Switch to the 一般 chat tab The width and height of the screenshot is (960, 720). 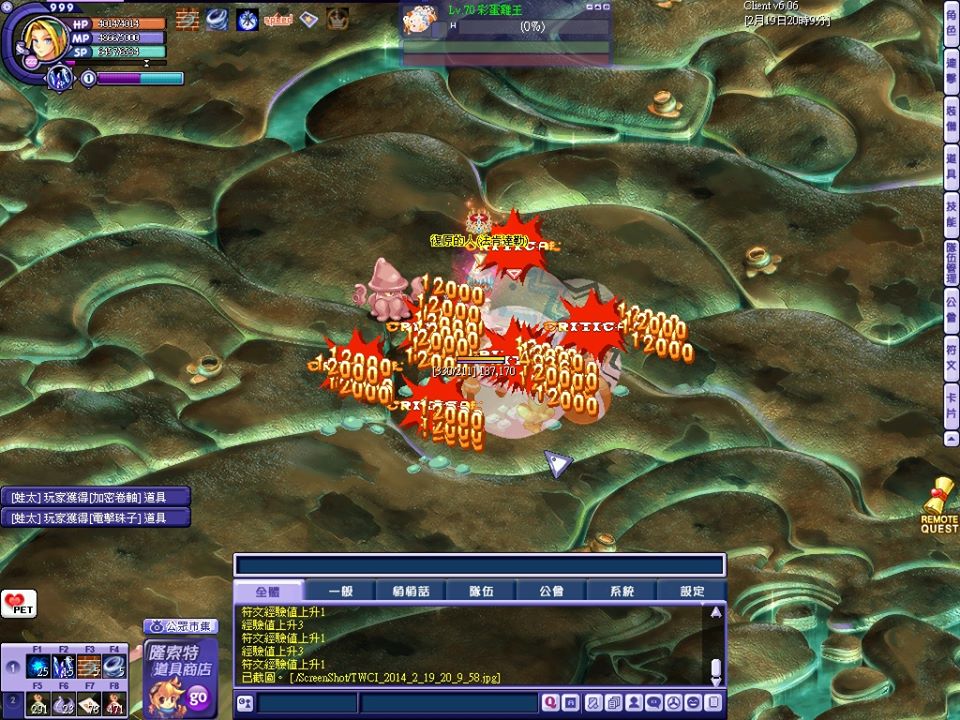click(x=340, y=591)
